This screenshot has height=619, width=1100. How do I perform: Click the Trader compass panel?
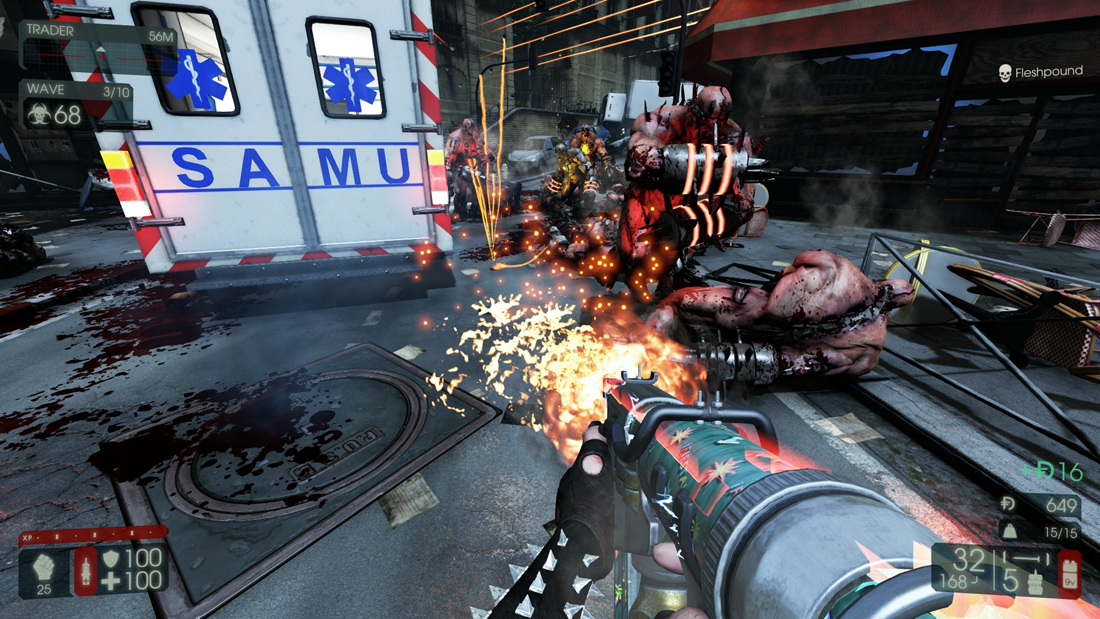97,45
